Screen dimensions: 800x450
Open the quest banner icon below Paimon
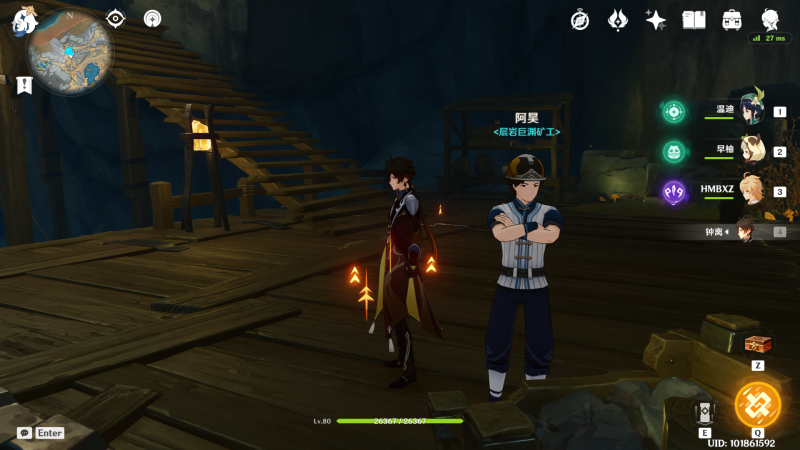pyautogui.click(x=24, y=86)
